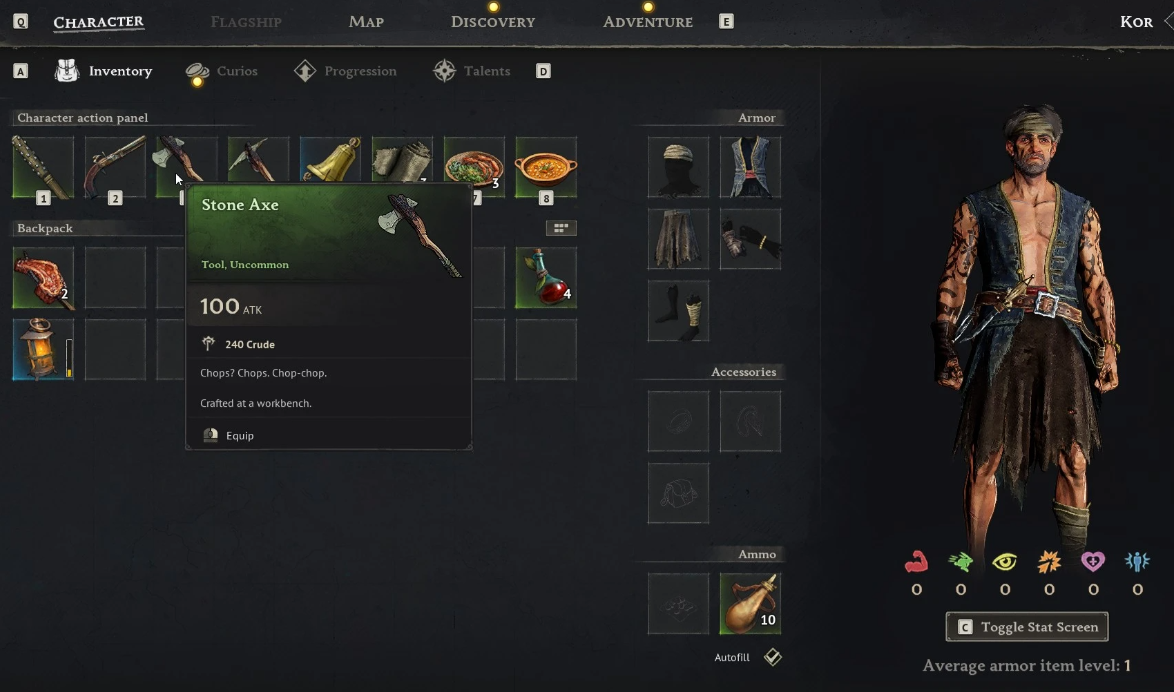Viewport: 1174px width, 692px height.
Task: Select the orange stew bowl slot
Action: [546, 167]
